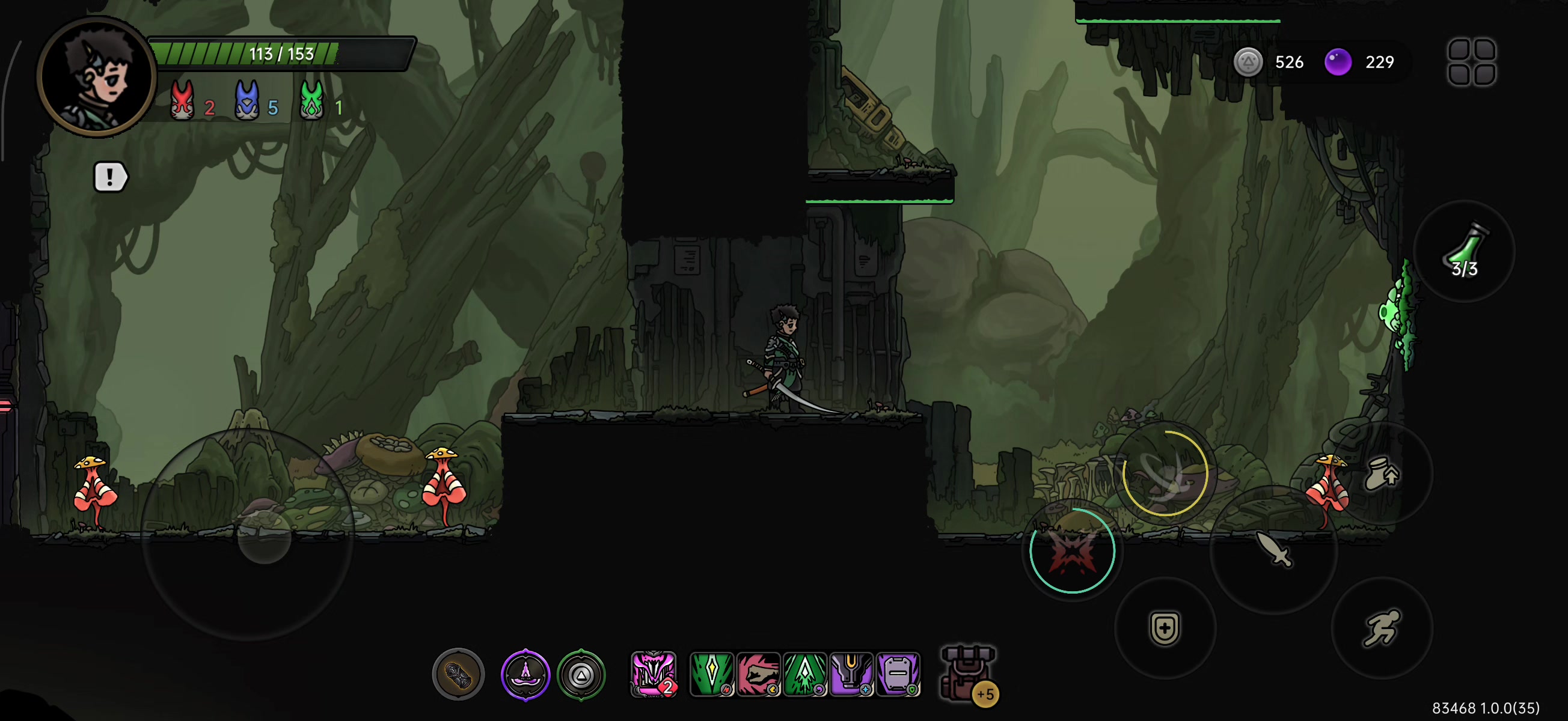
Task: Activate the running-figure dash button
Action: tap(1381, 627)
